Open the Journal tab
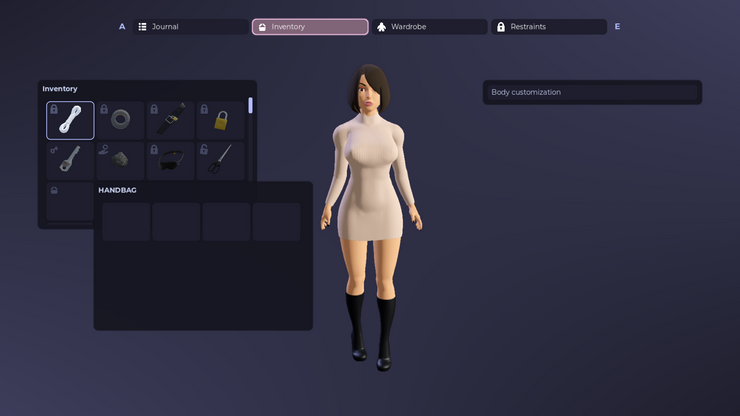 click(x=190, y=27)
